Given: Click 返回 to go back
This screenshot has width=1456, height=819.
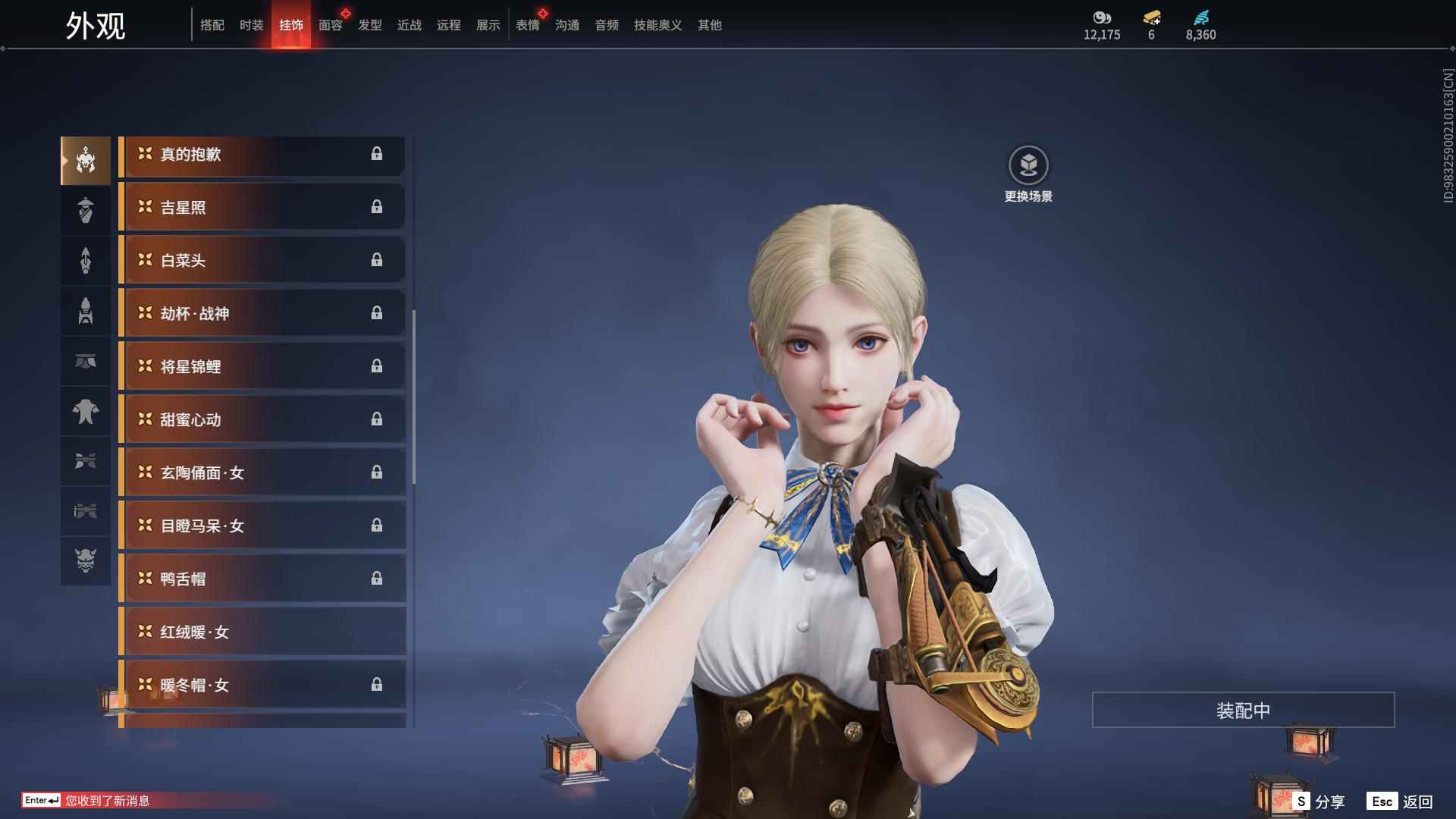Looking at the screenshot, I should click(x=1401, y=802).
